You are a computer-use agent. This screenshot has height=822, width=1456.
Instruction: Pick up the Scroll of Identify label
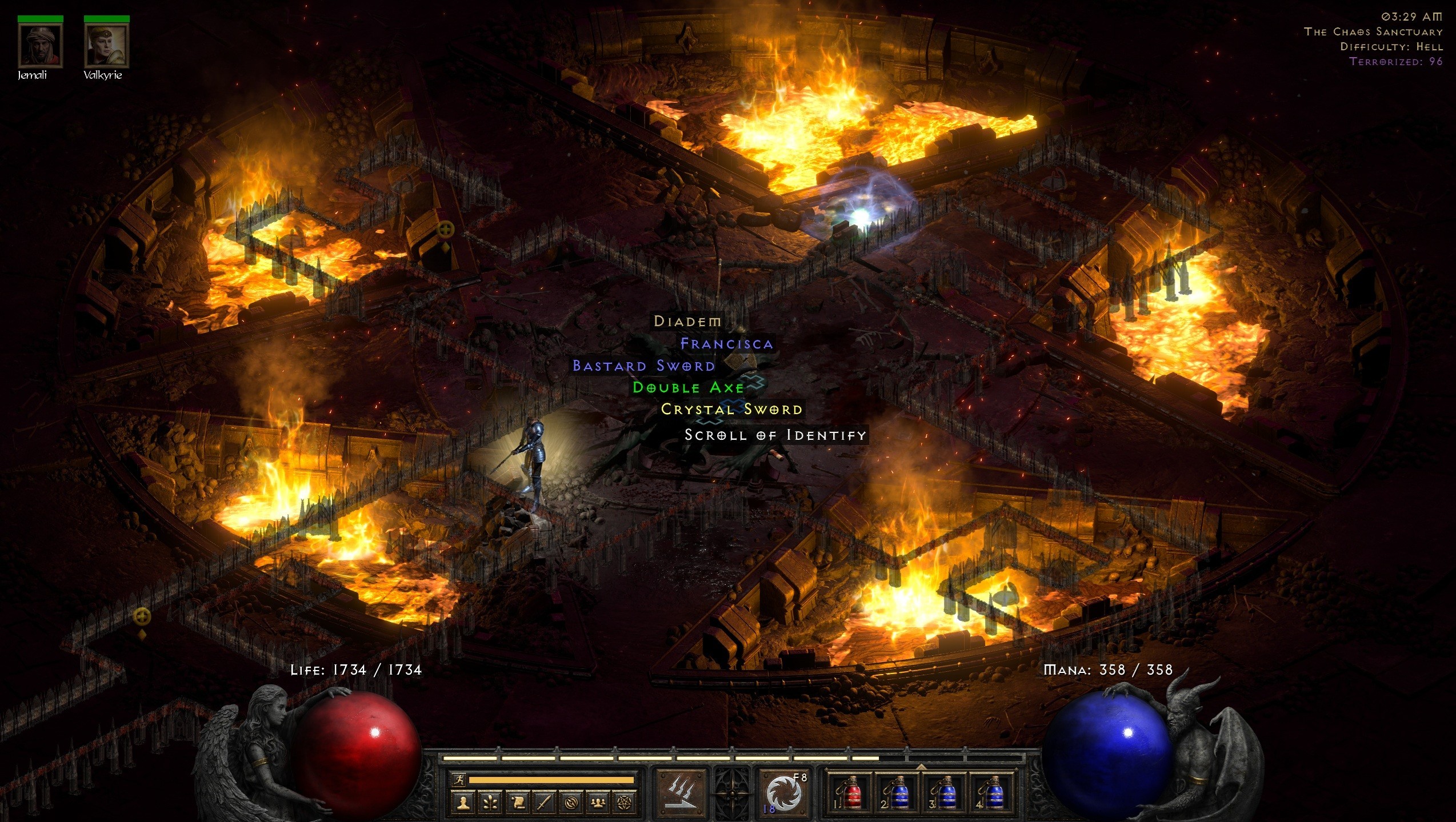(x=775, y=435)
